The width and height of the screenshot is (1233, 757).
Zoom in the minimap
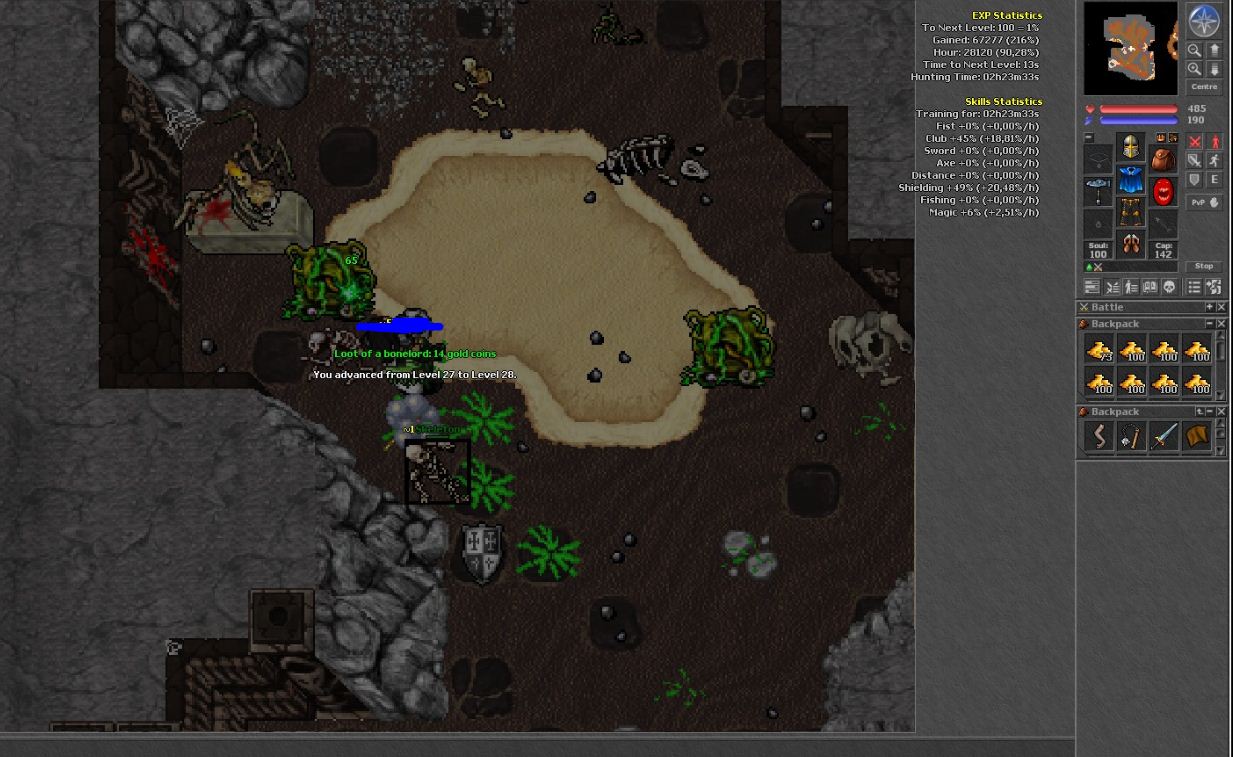coord(1194,69)
